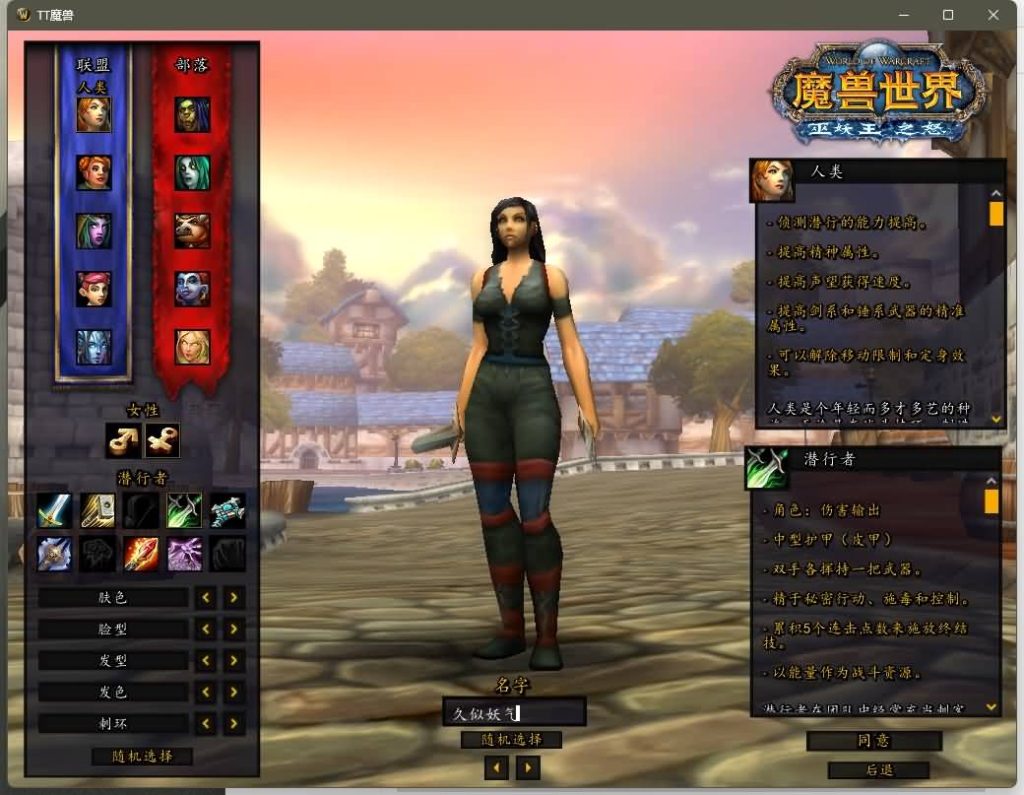Close the TT魔兽 window
Image resolution: width=1024 pixels, height=795 pixels.
coord(993,15)
